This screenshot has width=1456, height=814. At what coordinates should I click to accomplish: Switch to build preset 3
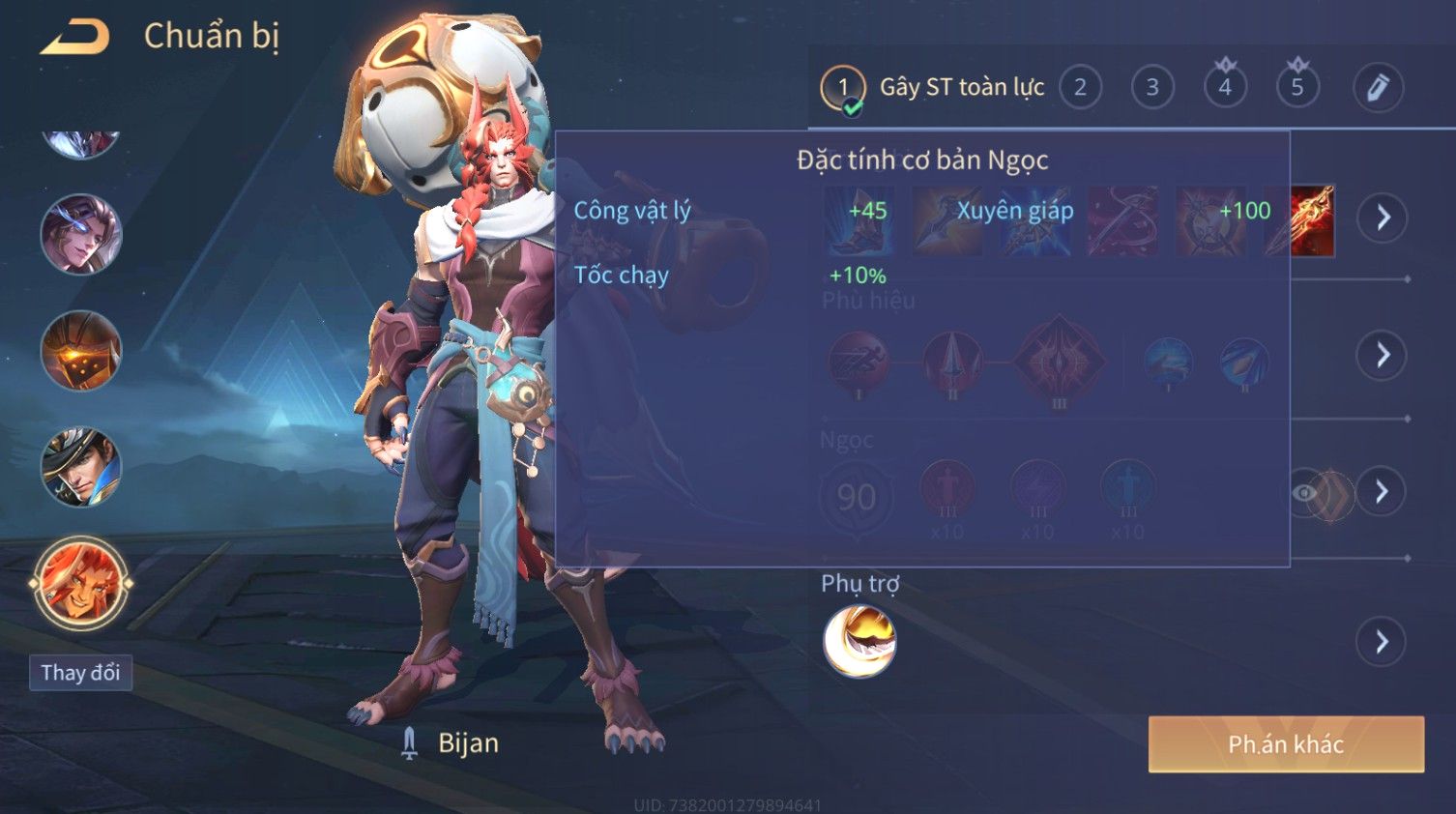1152,88
